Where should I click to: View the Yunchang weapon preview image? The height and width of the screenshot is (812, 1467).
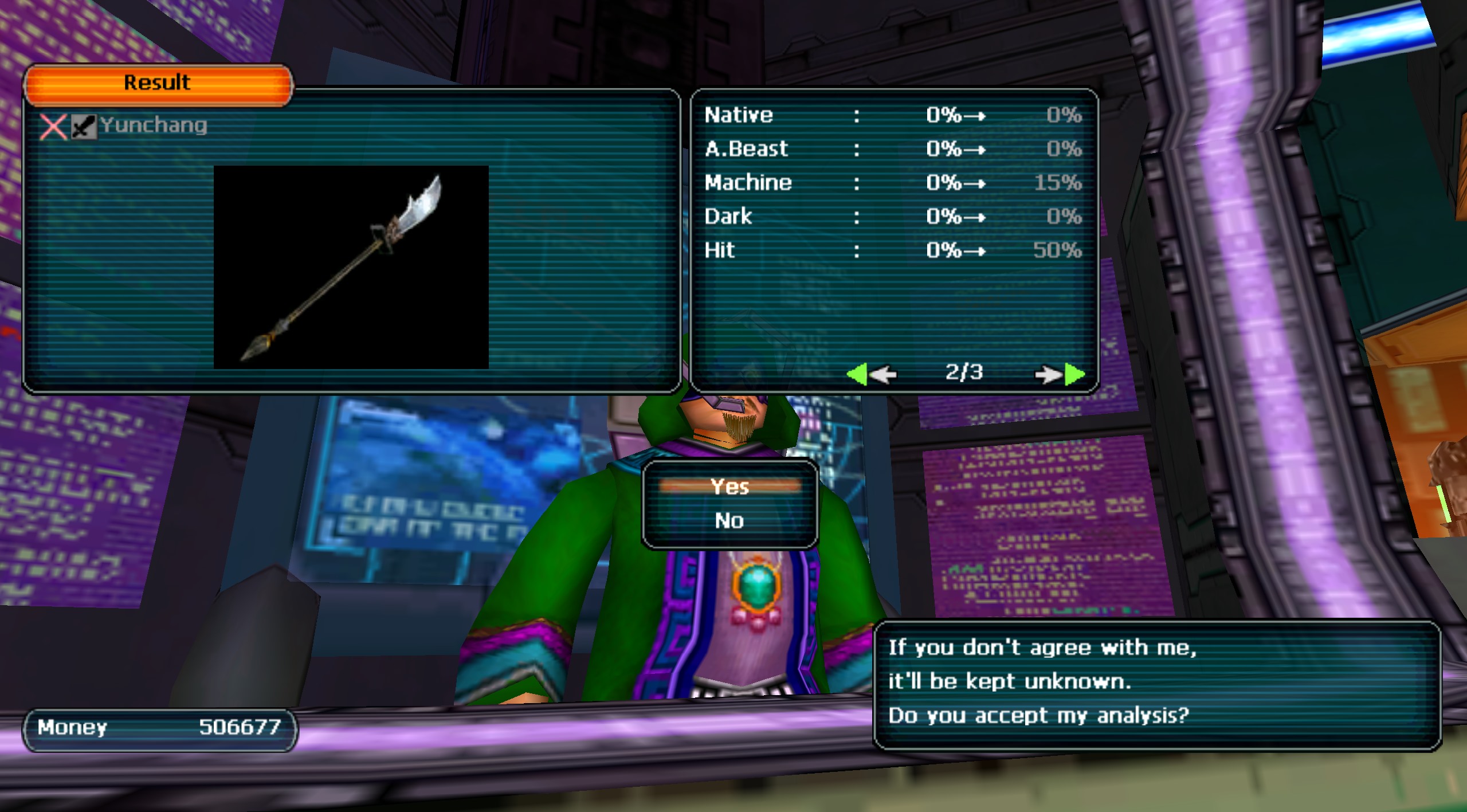[351, 267]
